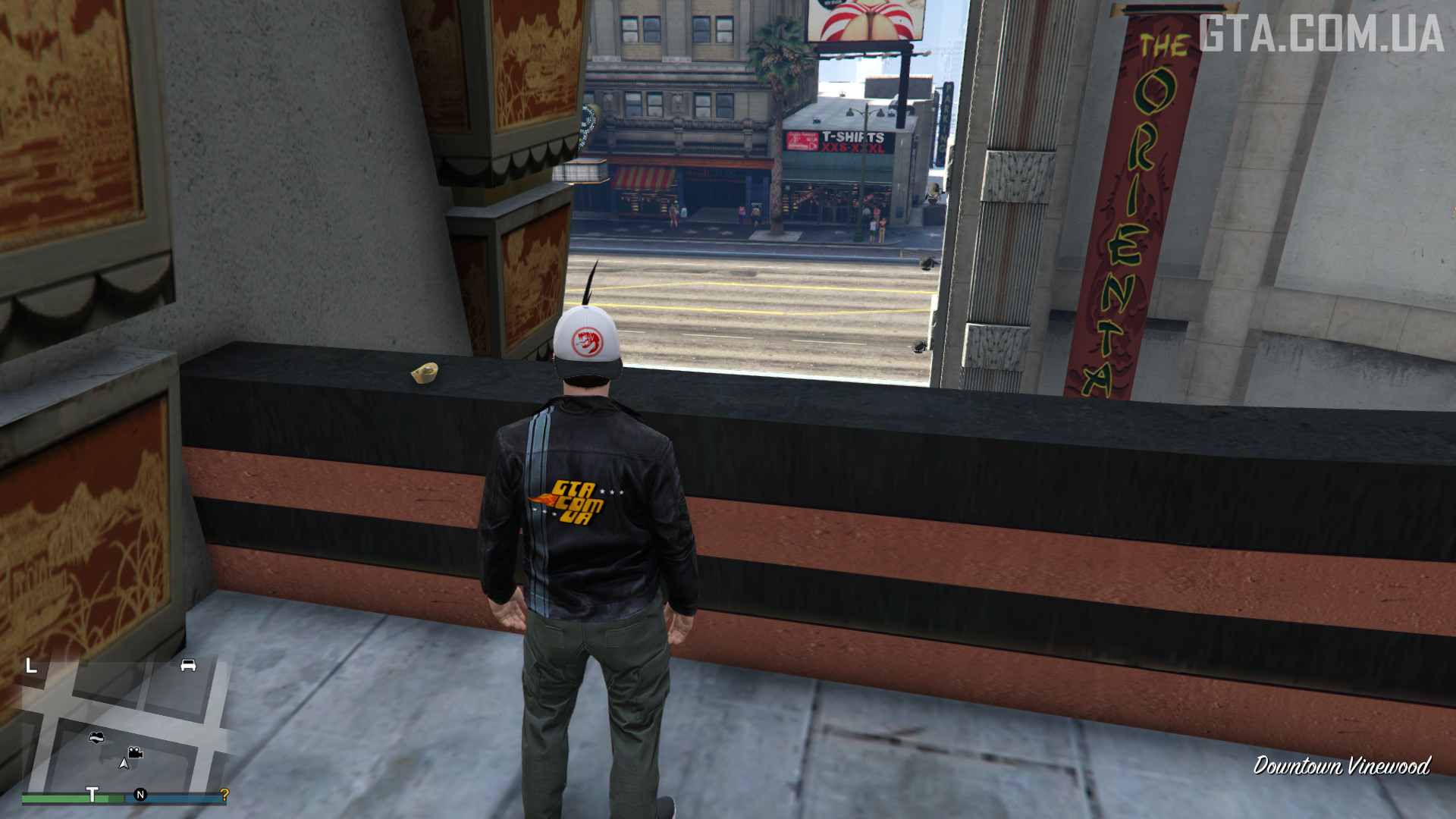Screen dimensions: 1456x819
Task: Click the T mission marker on the minimap
Action: (x=92, y=794)
